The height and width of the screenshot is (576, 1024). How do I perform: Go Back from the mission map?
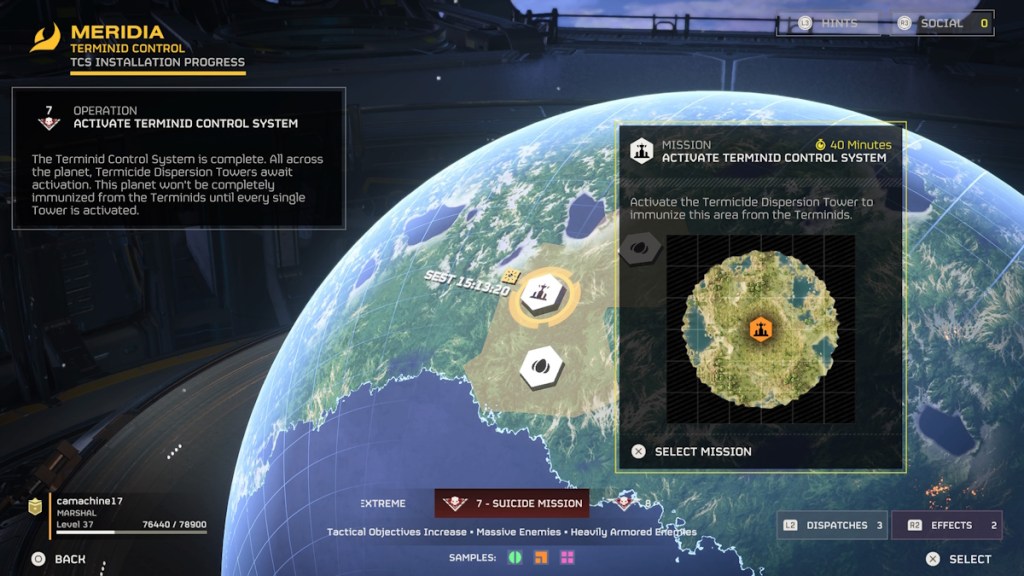[59, 559]
